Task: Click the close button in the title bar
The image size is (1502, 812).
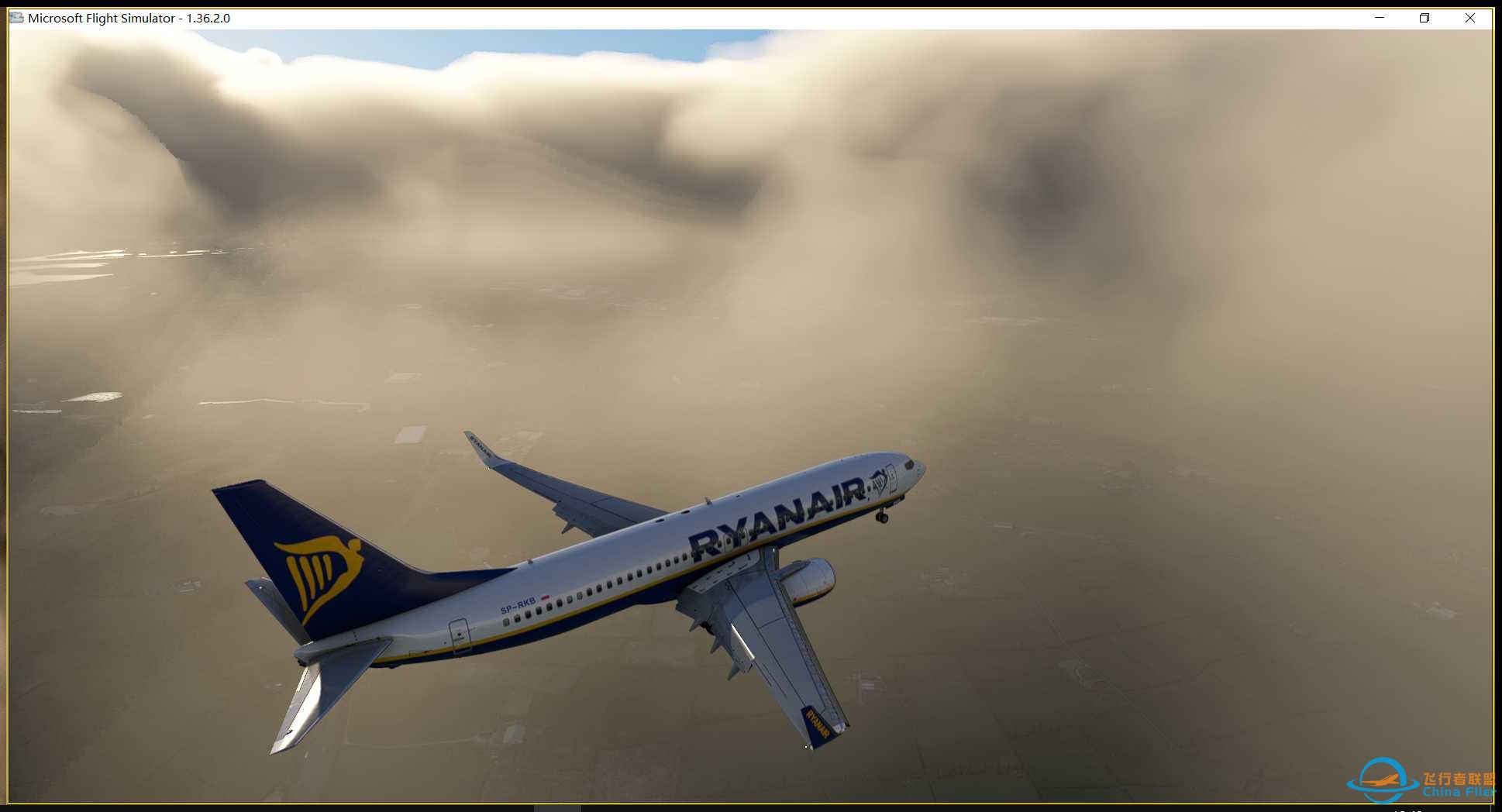Action: point(1470,17)
